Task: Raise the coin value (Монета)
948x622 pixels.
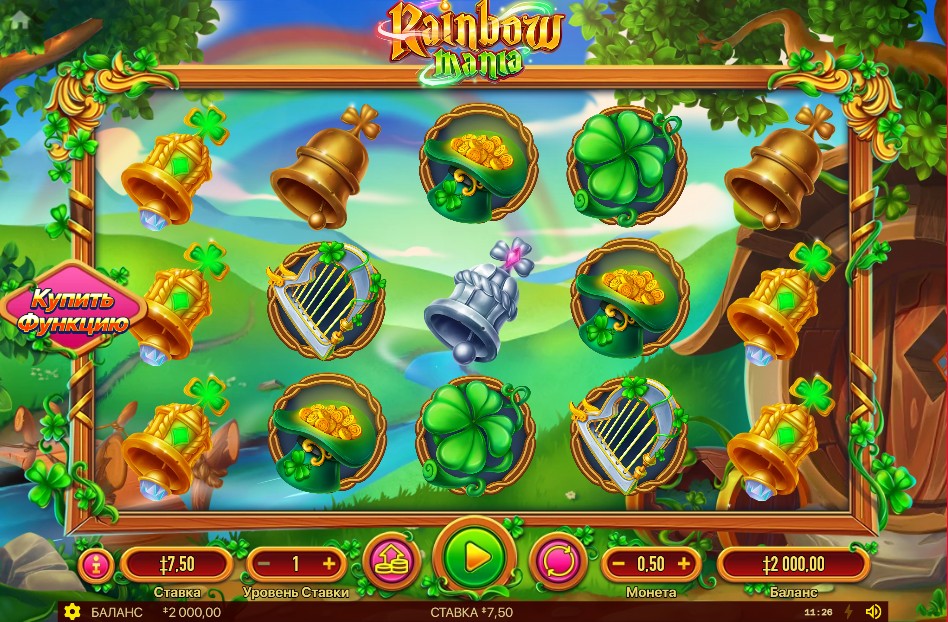Action: pyautogui.click(x=684, y=564)
